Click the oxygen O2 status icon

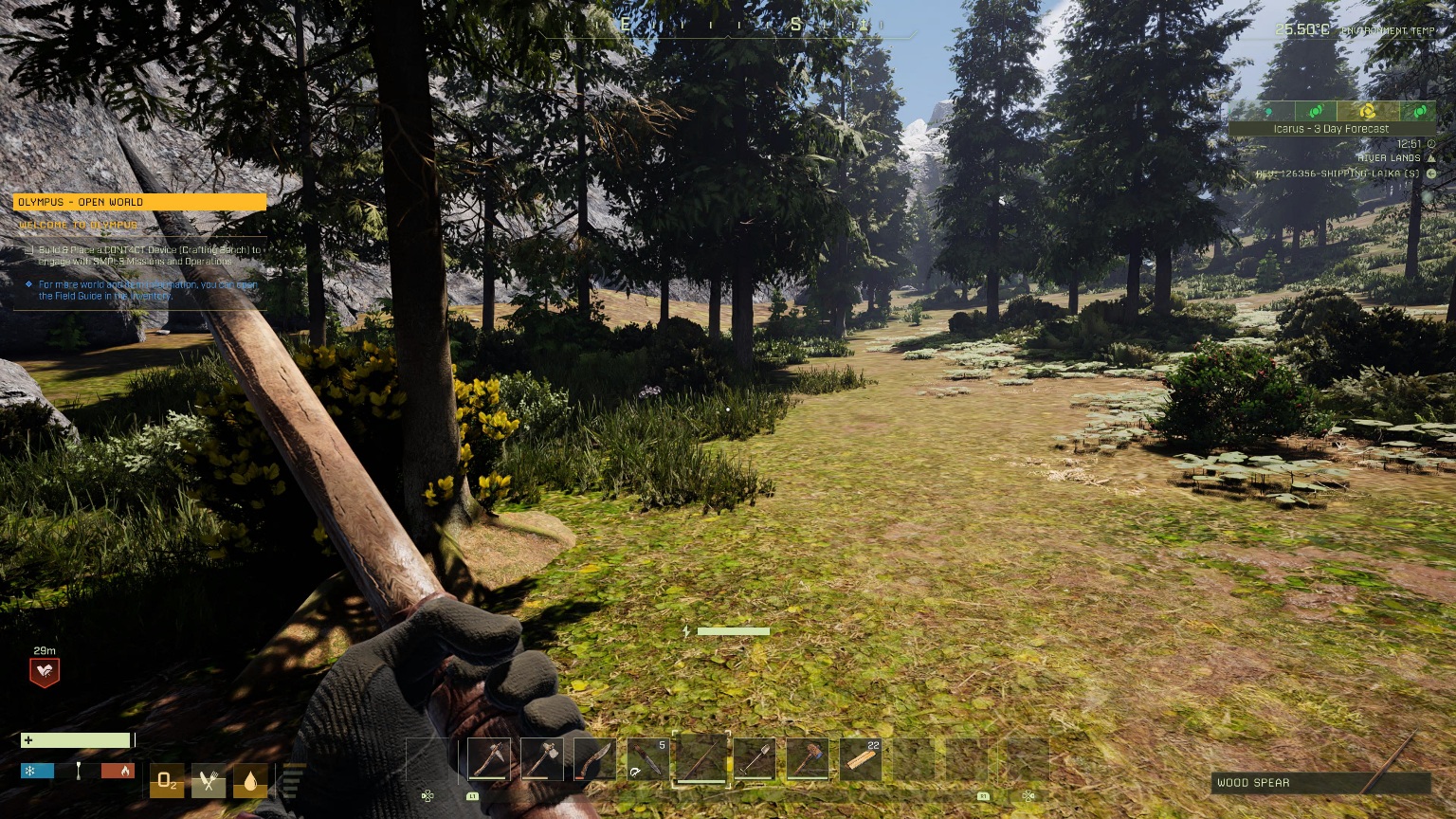point(167,781)
